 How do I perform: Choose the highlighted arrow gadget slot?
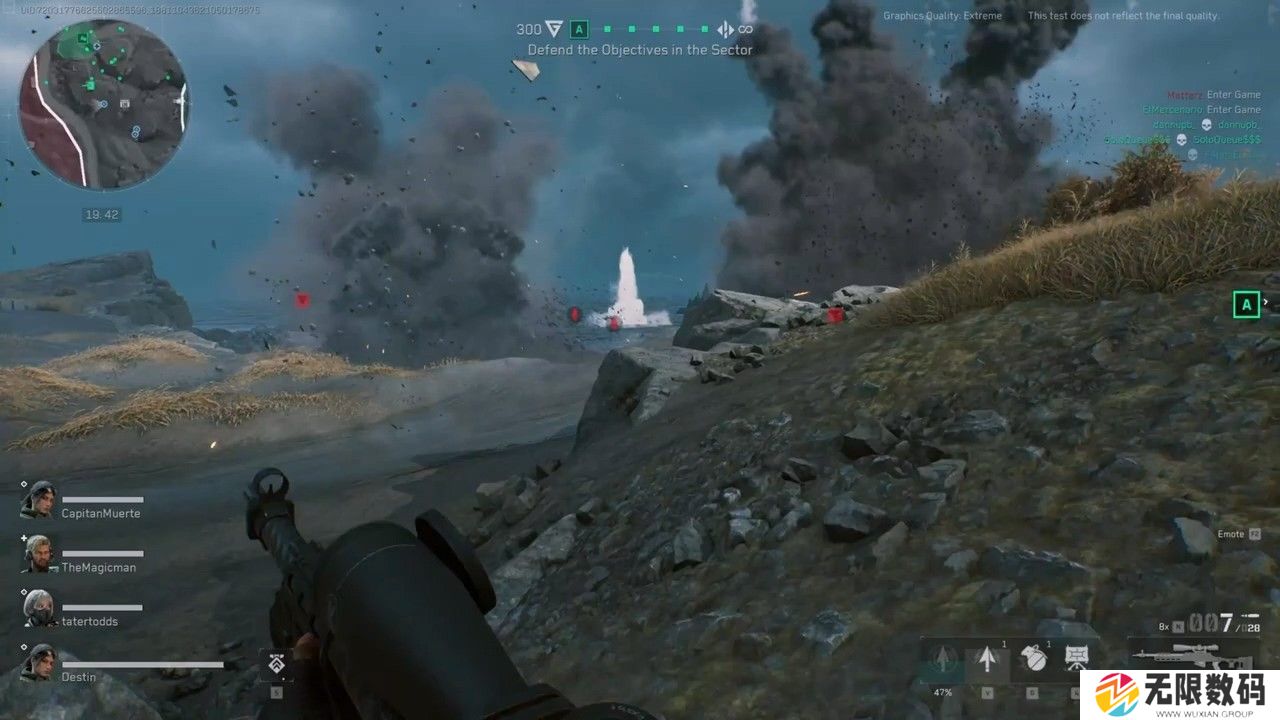click(987, 661)
